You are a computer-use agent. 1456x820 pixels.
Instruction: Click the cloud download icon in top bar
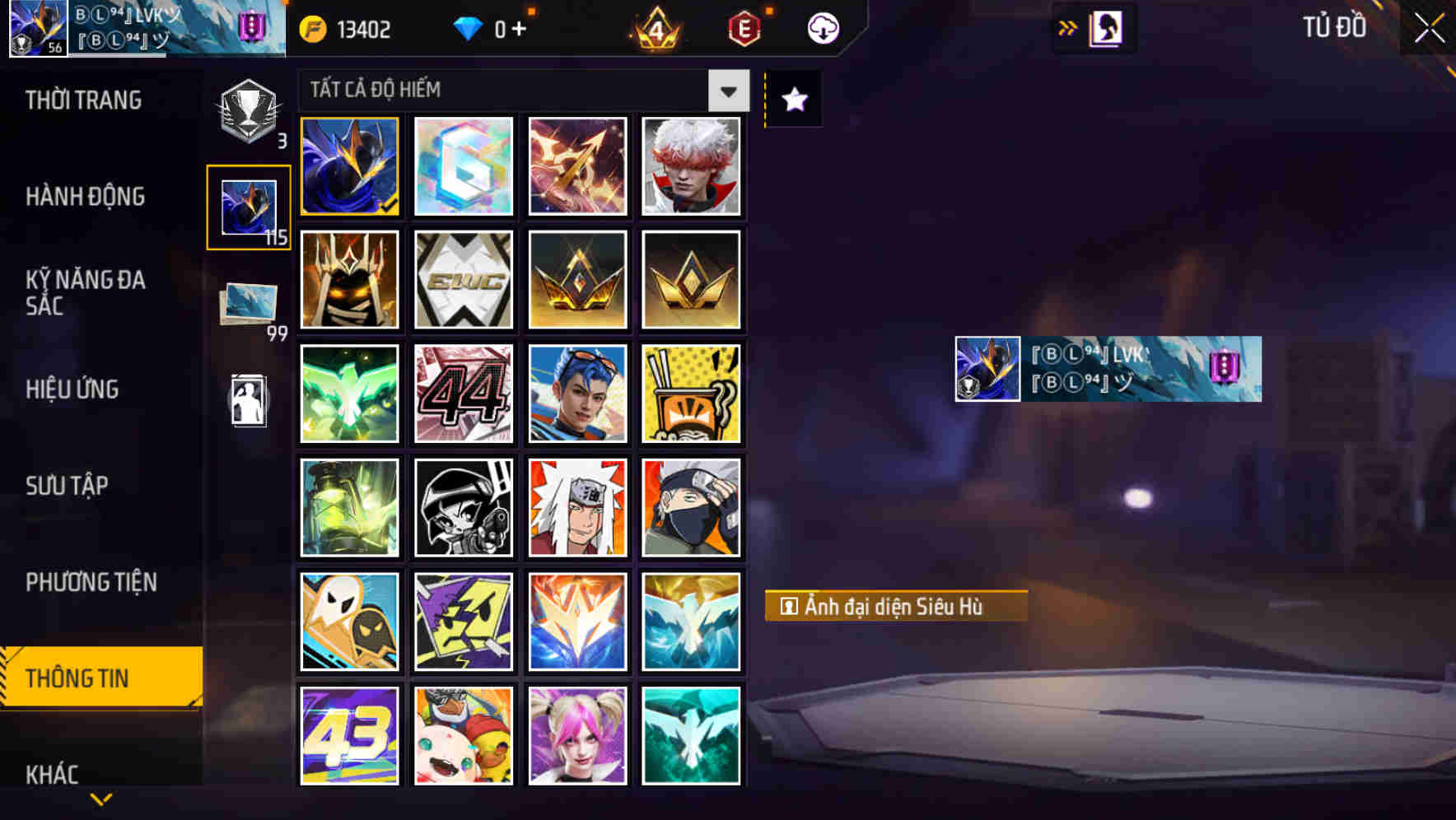point(821,27)
